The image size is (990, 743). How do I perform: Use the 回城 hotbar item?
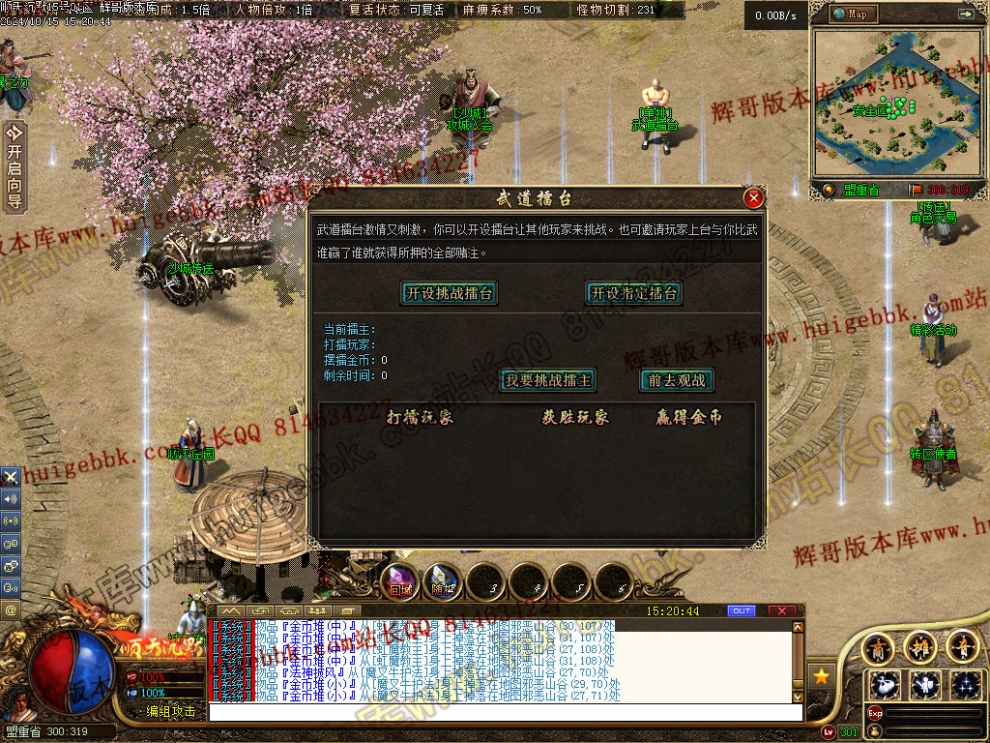pos(401,582)
